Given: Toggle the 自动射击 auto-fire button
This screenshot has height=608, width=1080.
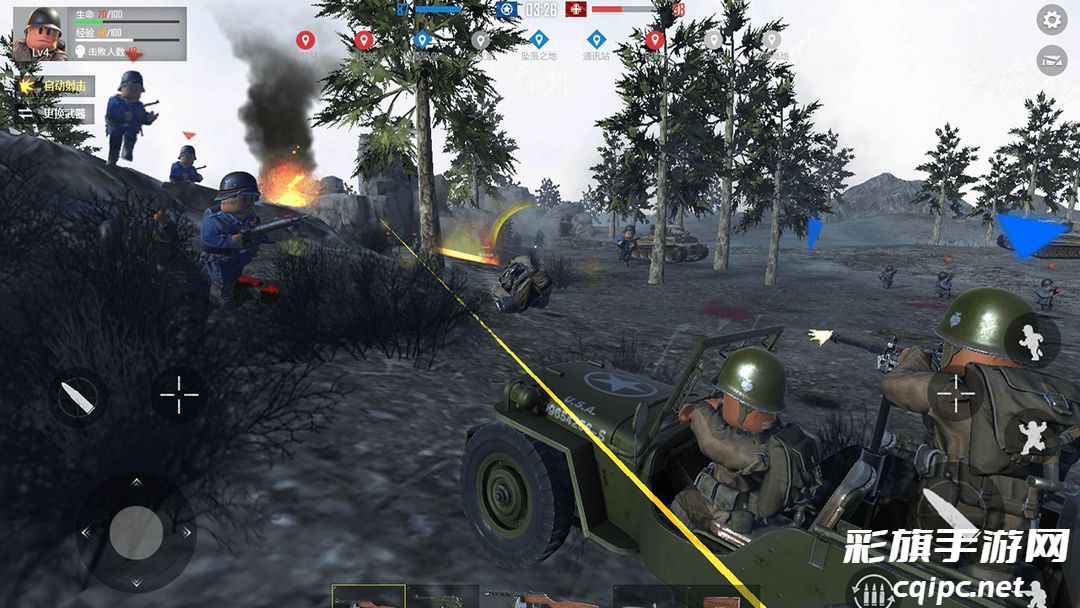Looking at the screenshot, I should tap(57, 86).
